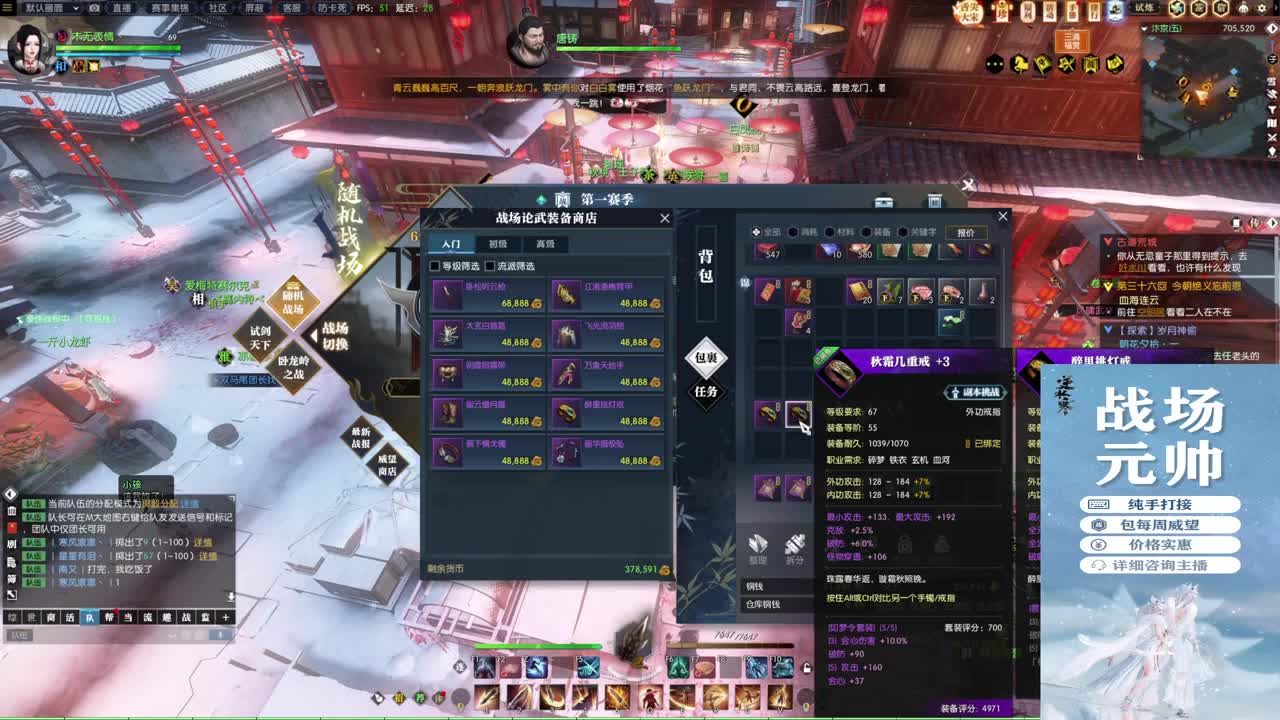Click the 68,888 spear item in the shop list
Screen dimensions: 1280x720
click(487, 296)
